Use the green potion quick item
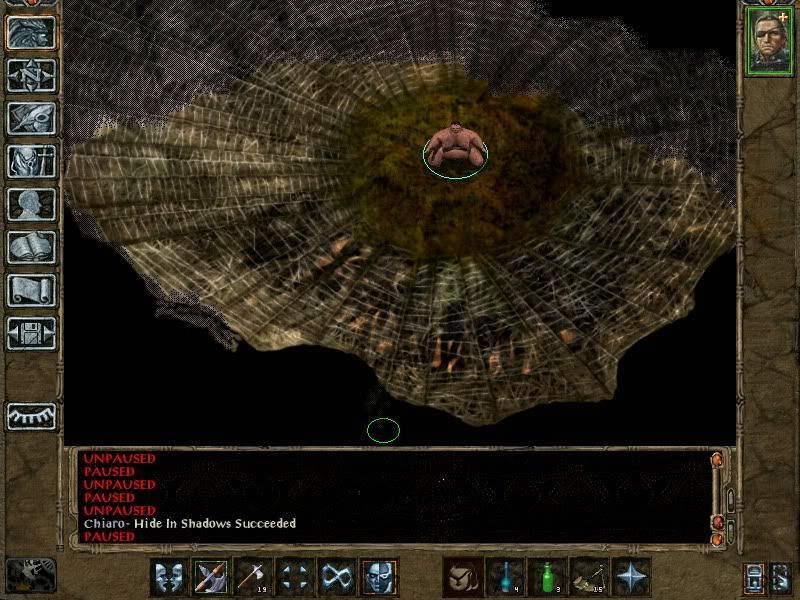The image size is (800, 600). [547, 577]
